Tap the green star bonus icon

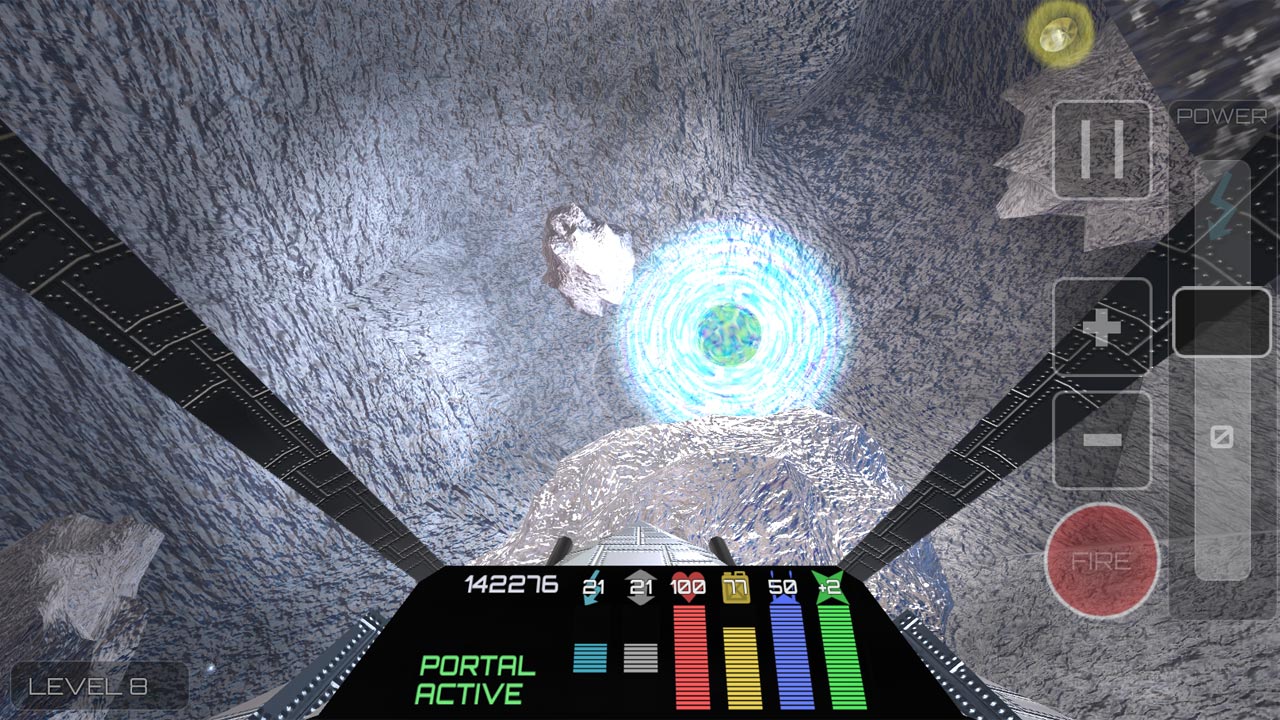point(828,585)
